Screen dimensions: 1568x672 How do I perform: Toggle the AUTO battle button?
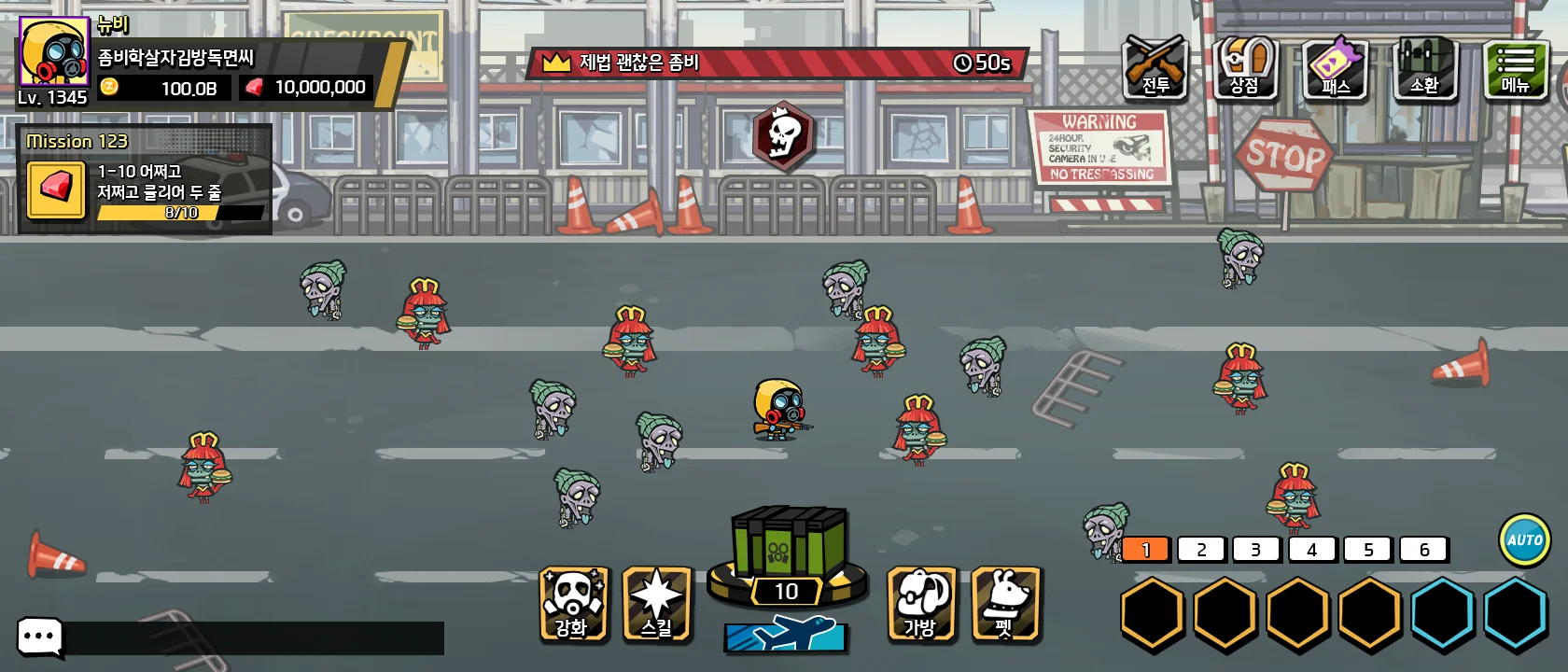[x=1524, y=539]
